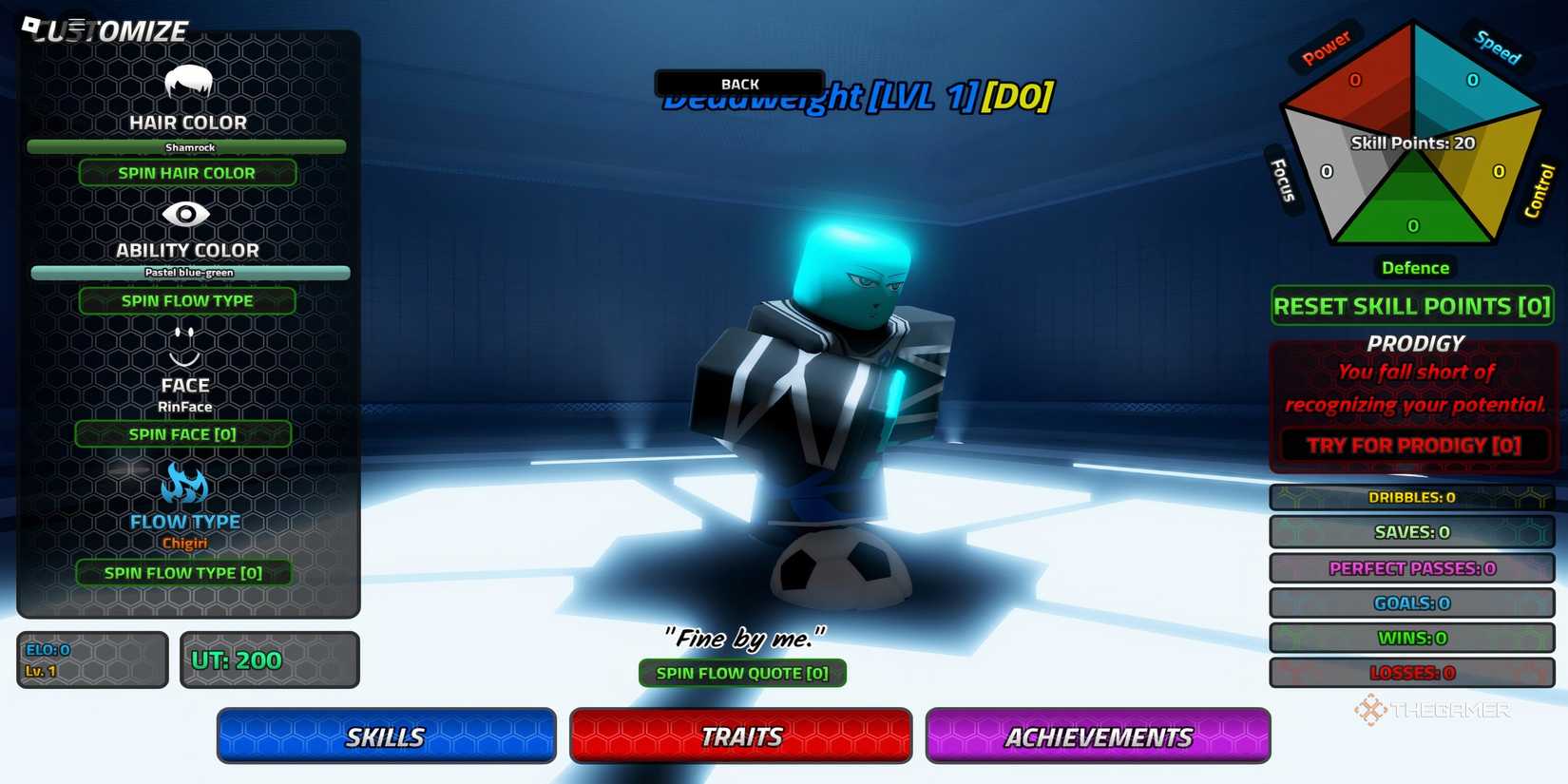Image resolution: width=1568 pixels, height=784 pixels.
Task: Click the TheGamer watermark icon
Action: 1371,709
